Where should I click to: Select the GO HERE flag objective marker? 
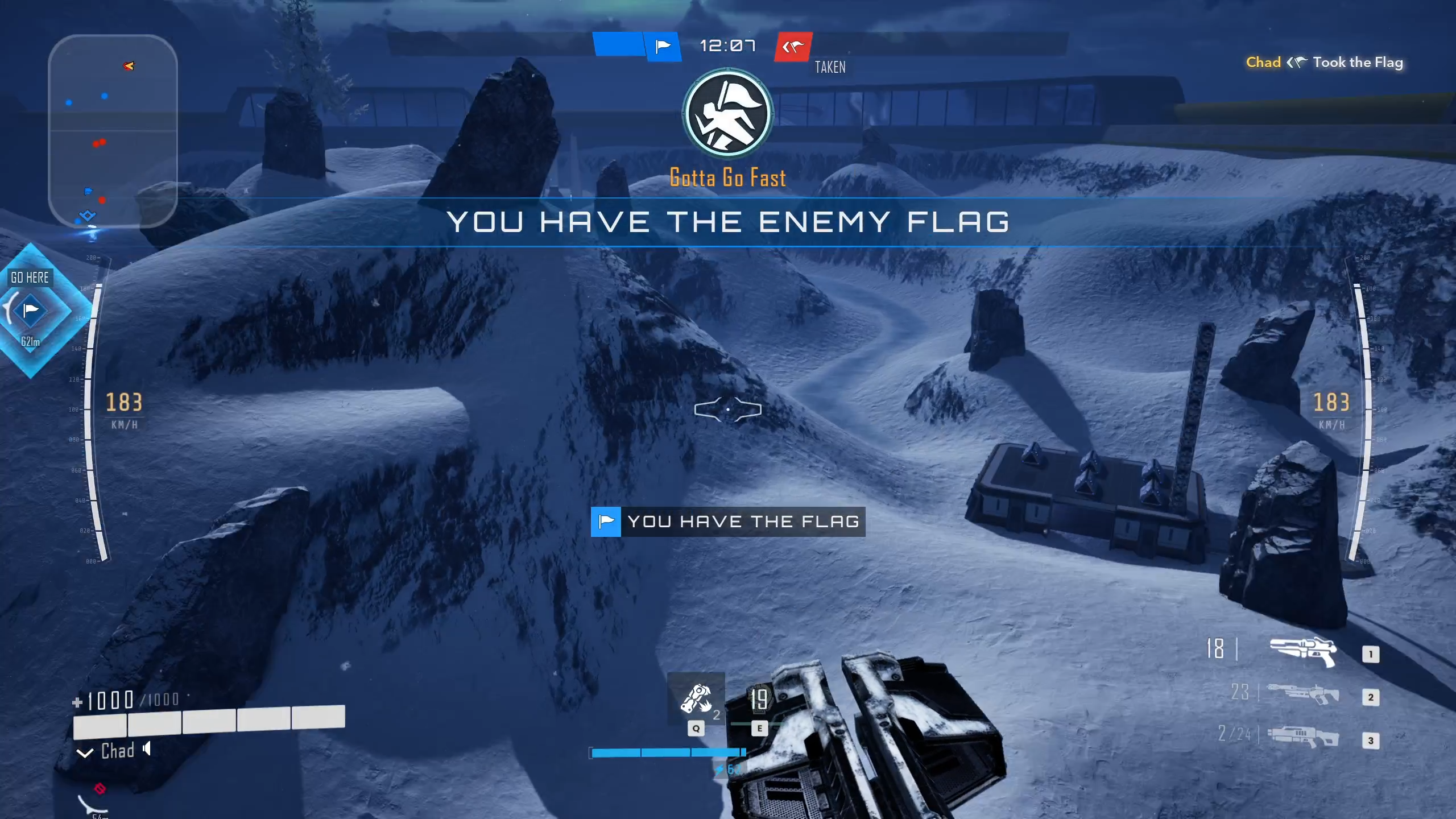pyautogui.click(x=31, y=311)
